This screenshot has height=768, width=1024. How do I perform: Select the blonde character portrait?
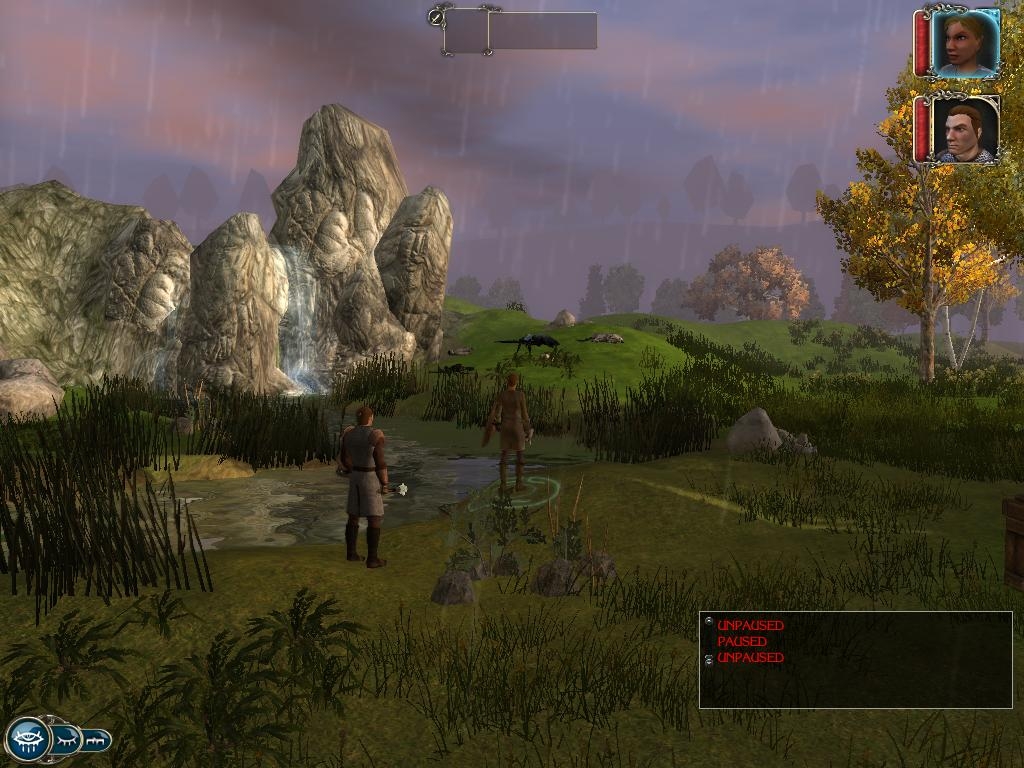(x=964, y=43)
